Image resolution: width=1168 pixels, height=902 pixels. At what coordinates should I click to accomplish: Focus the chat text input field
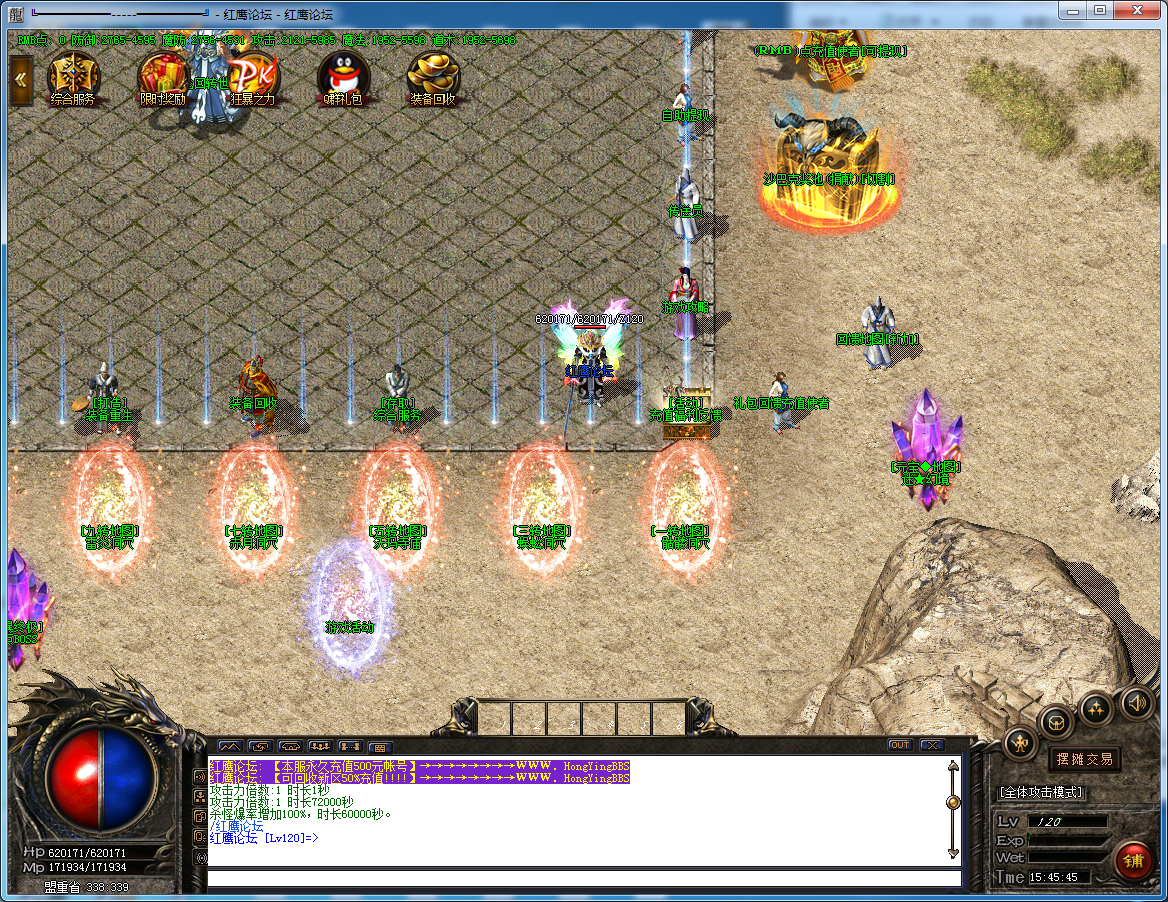click(x=583, y=878)
